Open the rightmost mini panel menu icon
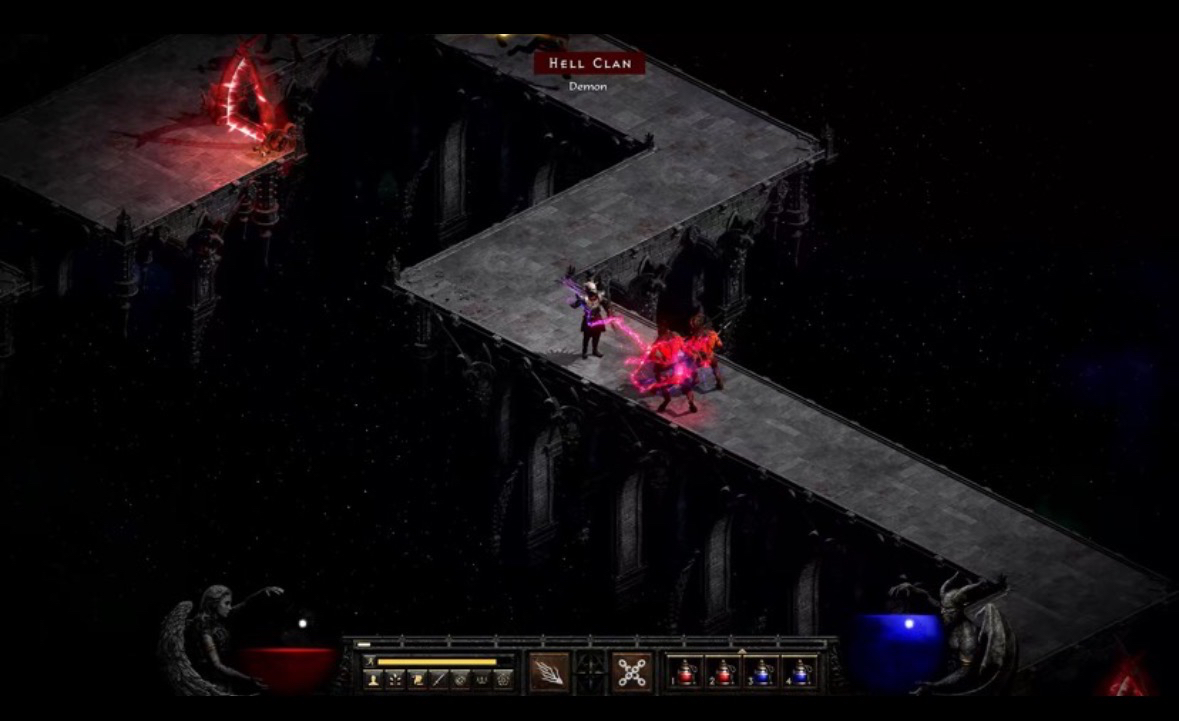Viewport: 1179px width, 721px height. (x=504, y=678)
